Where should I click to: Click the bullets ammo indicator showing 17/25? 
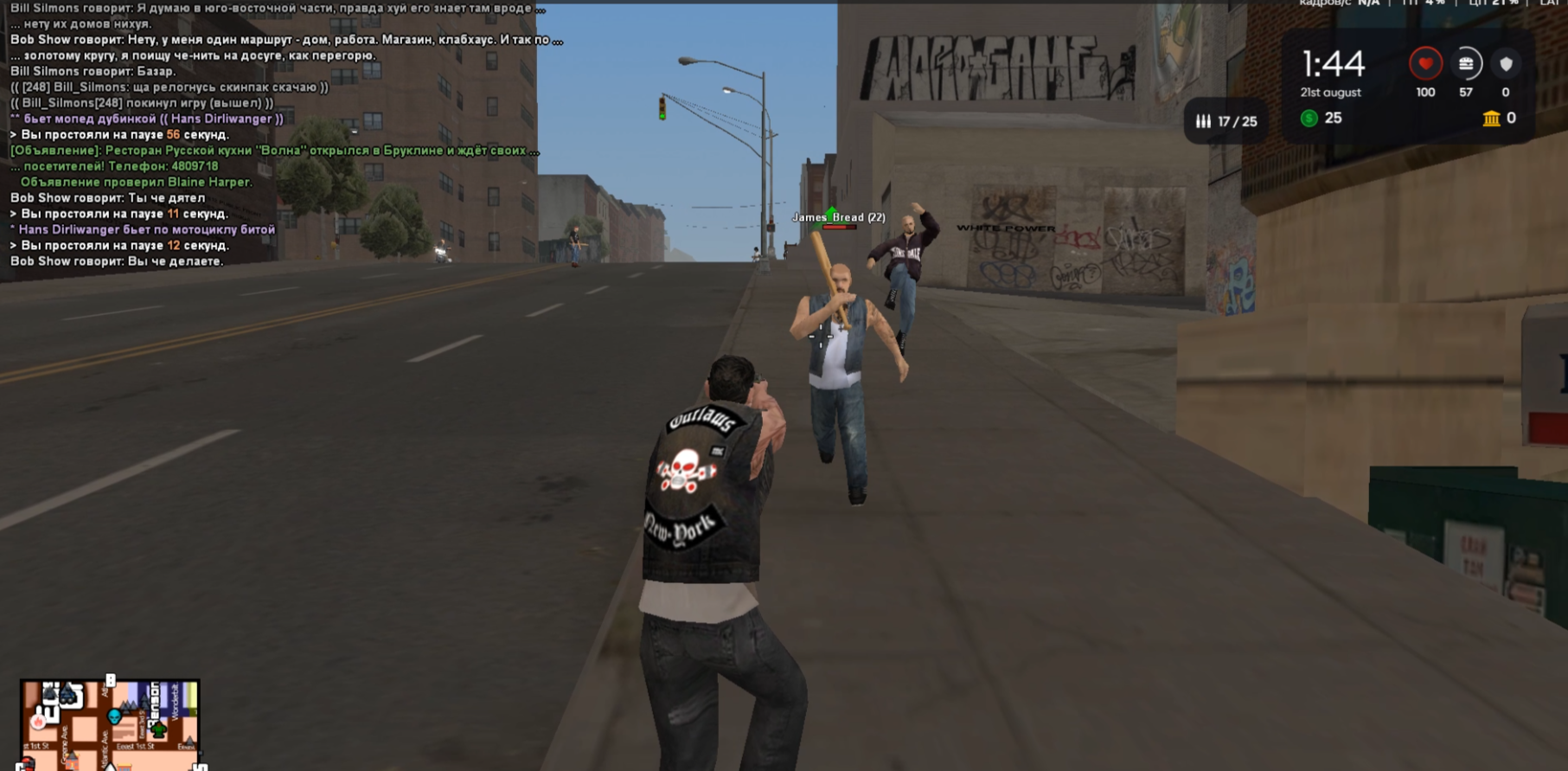[1226, 122]
